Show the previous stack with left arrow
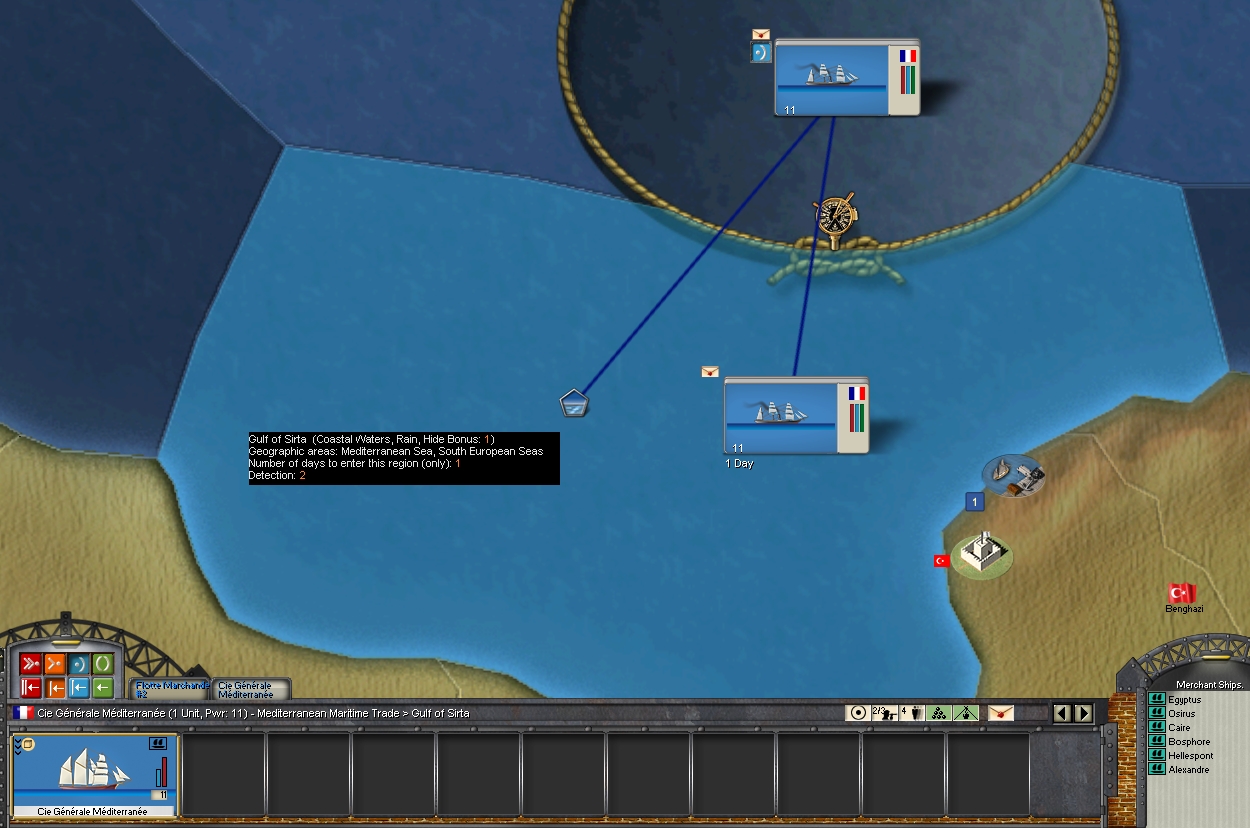Screen dimensions: 1250x828 (x=1062, y=713)
